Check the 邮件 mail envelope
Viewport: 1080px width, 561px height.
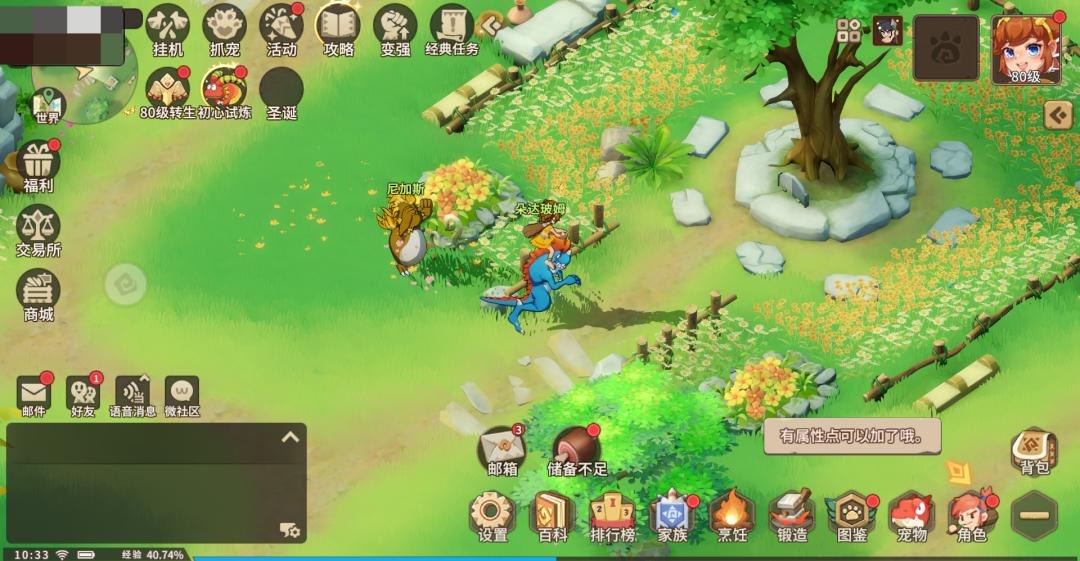click(34, 392)
